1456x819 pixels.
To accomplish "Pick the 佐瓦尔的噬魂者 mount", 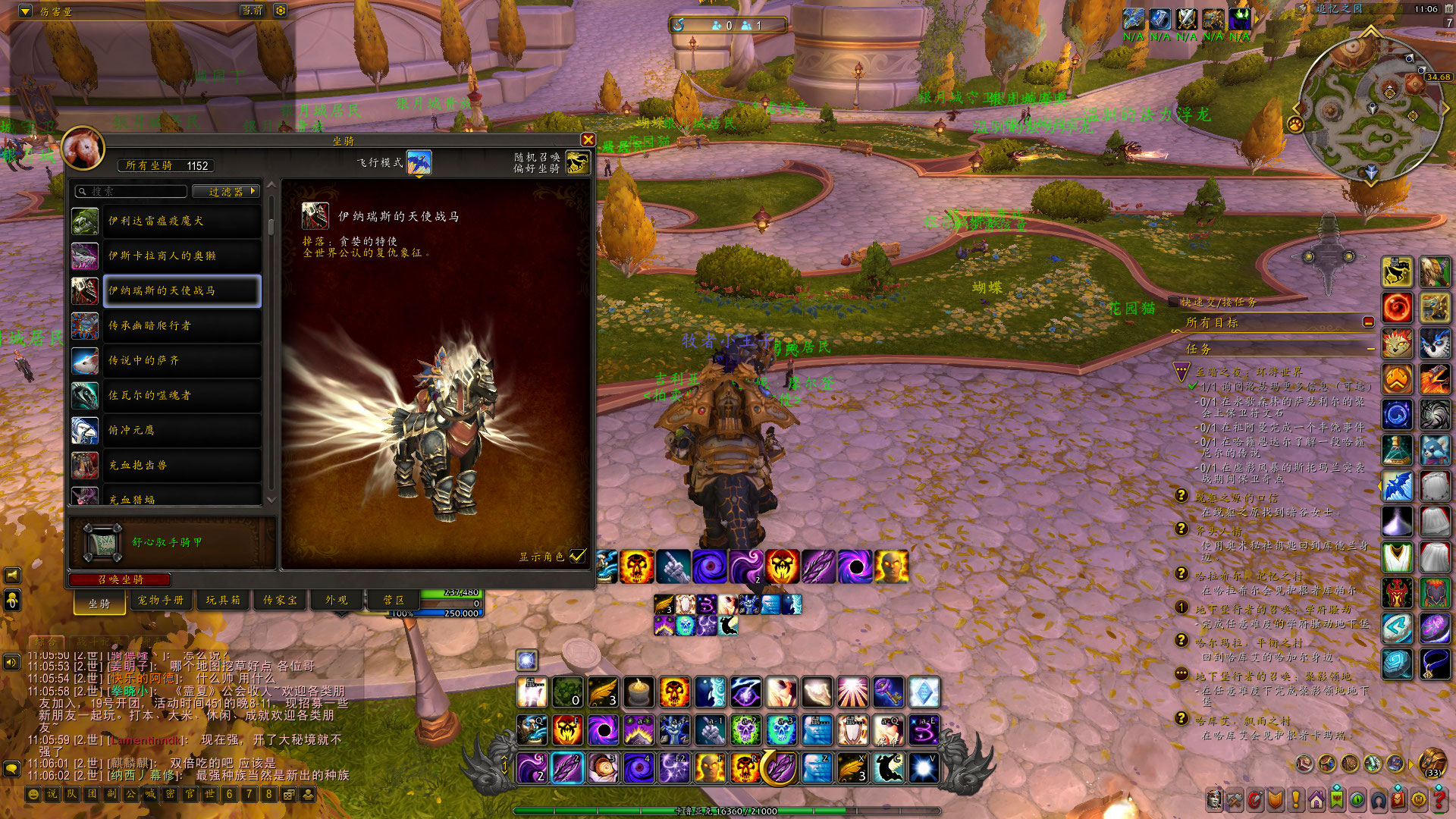I will coord(182,395).
